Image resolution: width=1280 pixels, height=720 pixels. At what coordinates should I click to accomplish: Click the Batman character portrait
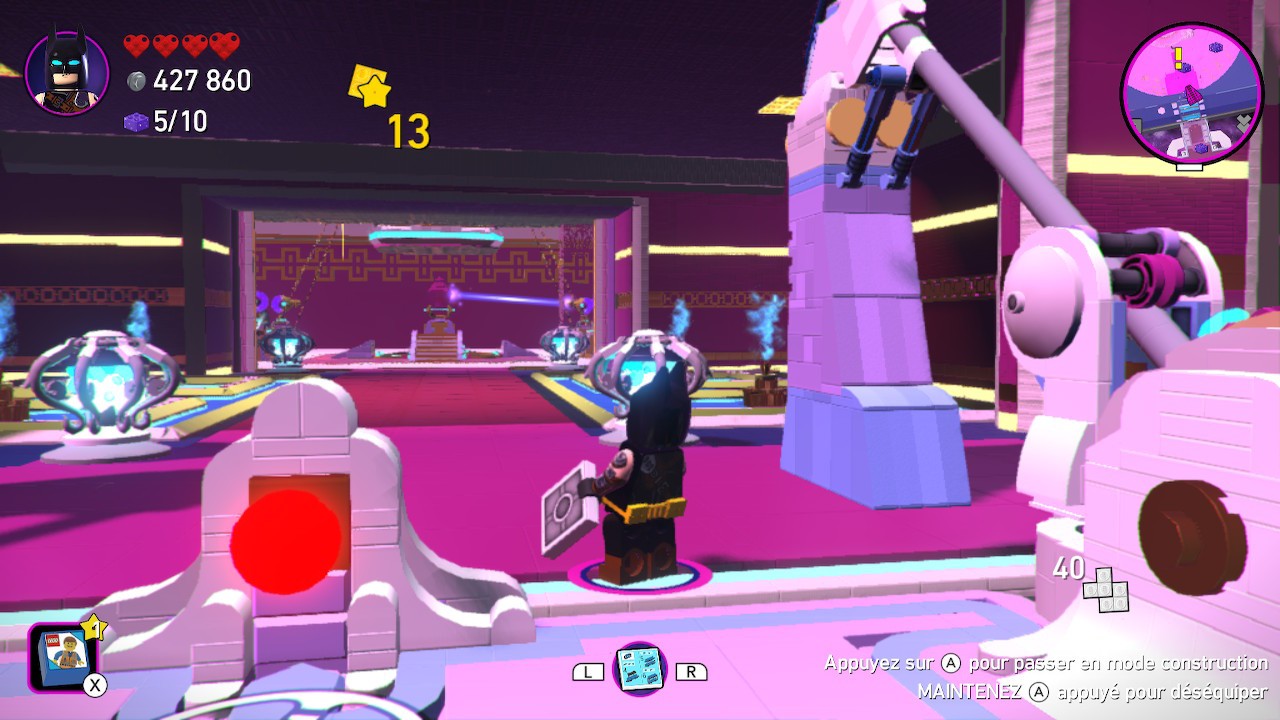(x=66, y=75)
